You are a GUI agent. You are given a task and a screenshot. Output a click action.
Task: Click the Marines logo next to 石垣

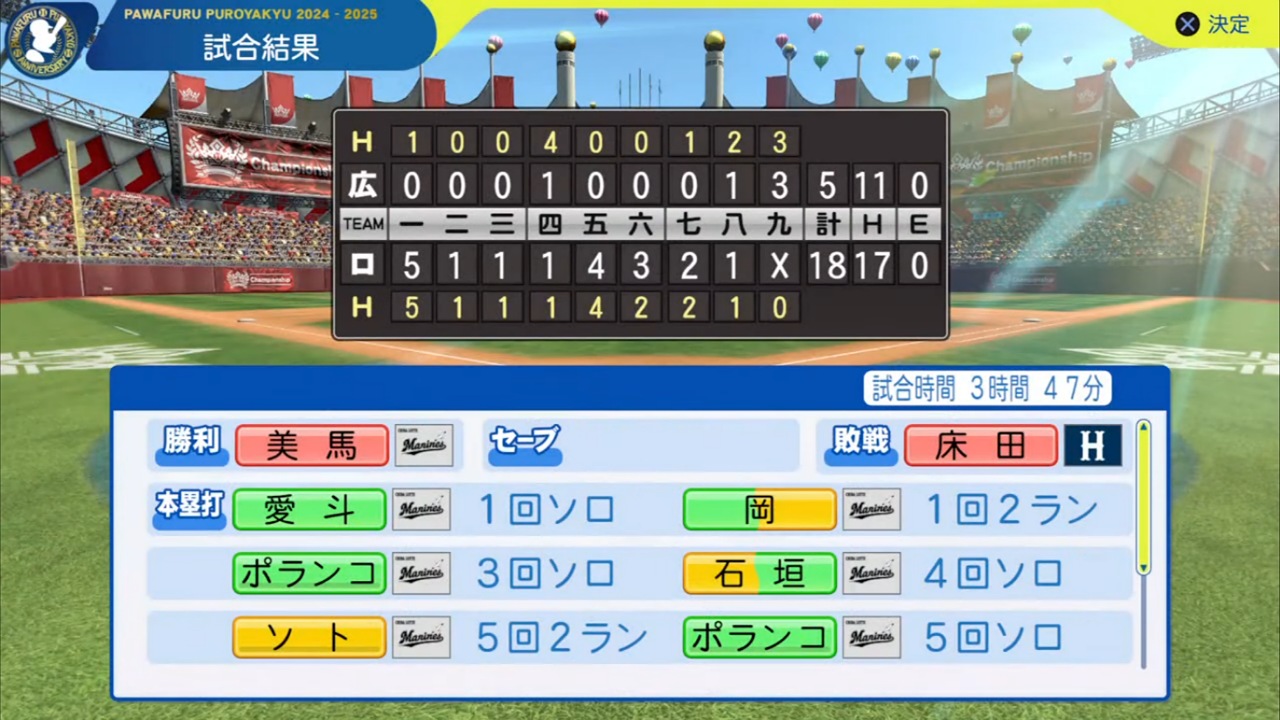(871, 573)
